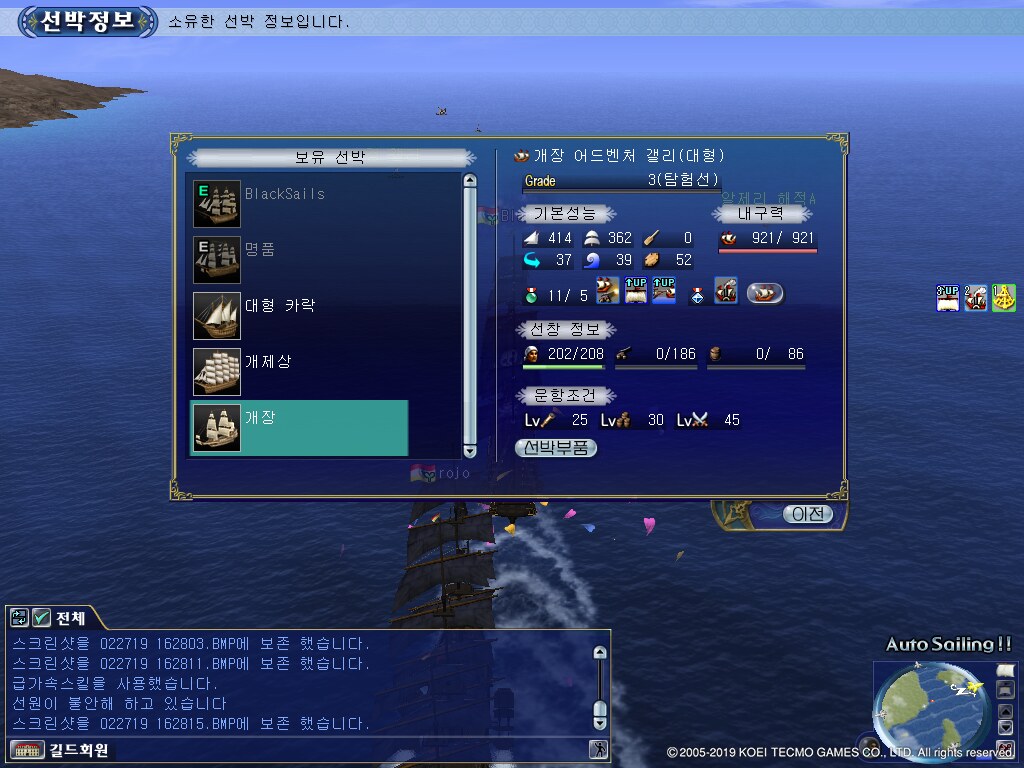Click the ship-in-oval button beside skill icons
Image resolution: width=1024 pixels, height=768 pixels.
[765, 293]
